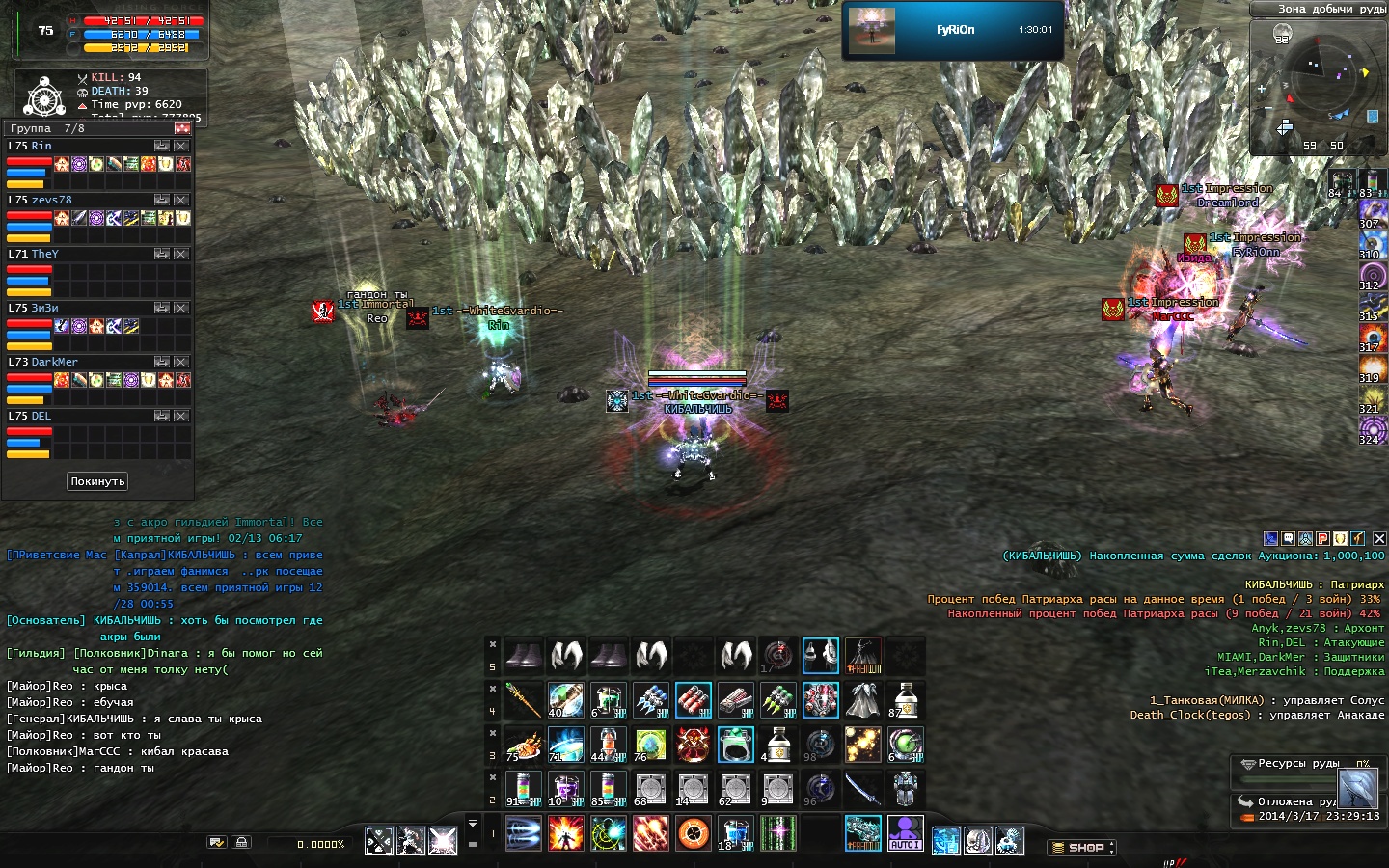
Task: Click the Покинуть button to leave the group
Action: click(97, 481)
